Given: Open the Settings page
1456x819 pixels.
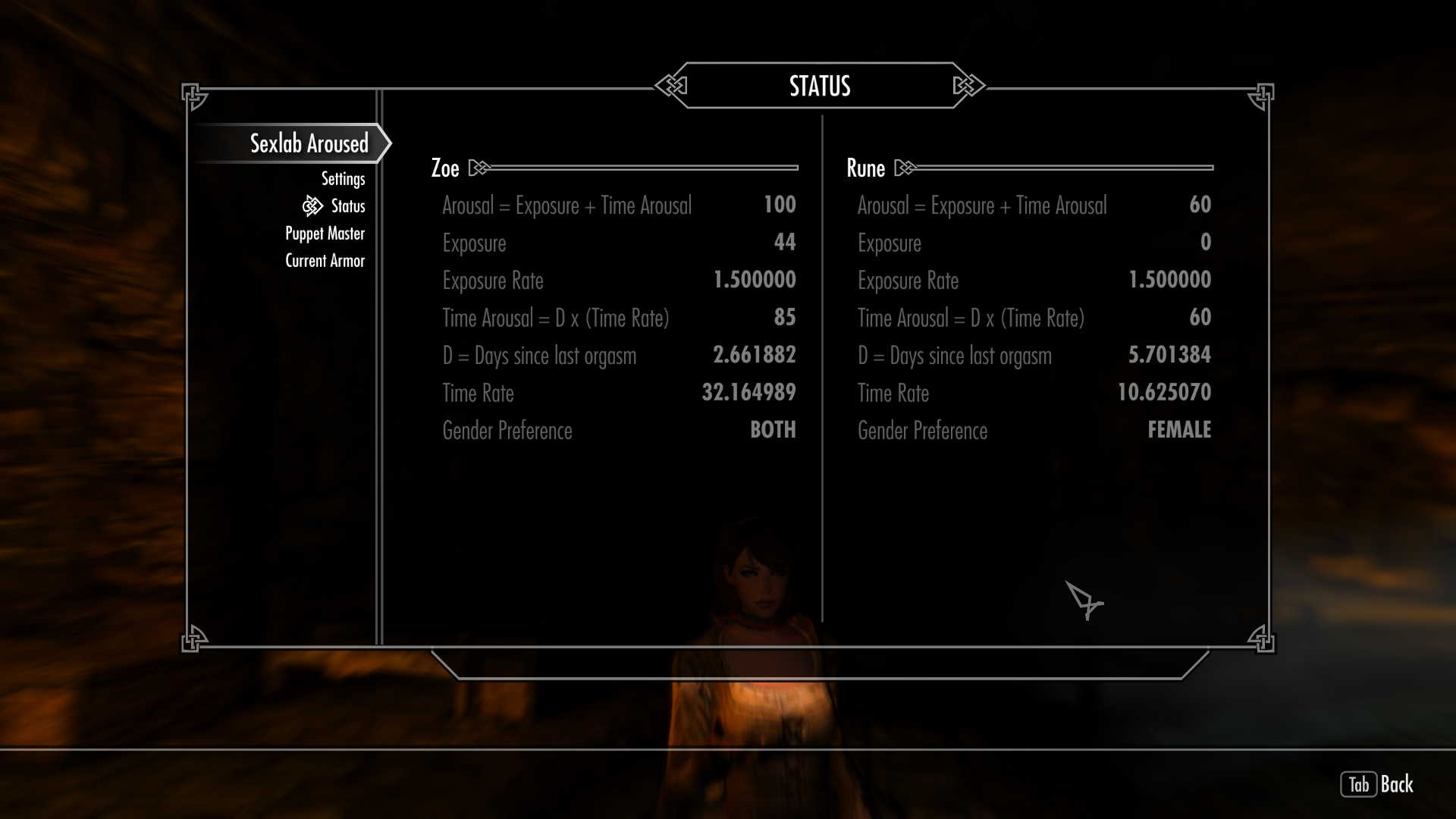Looking at the screenshot, I should pos(343,179).
